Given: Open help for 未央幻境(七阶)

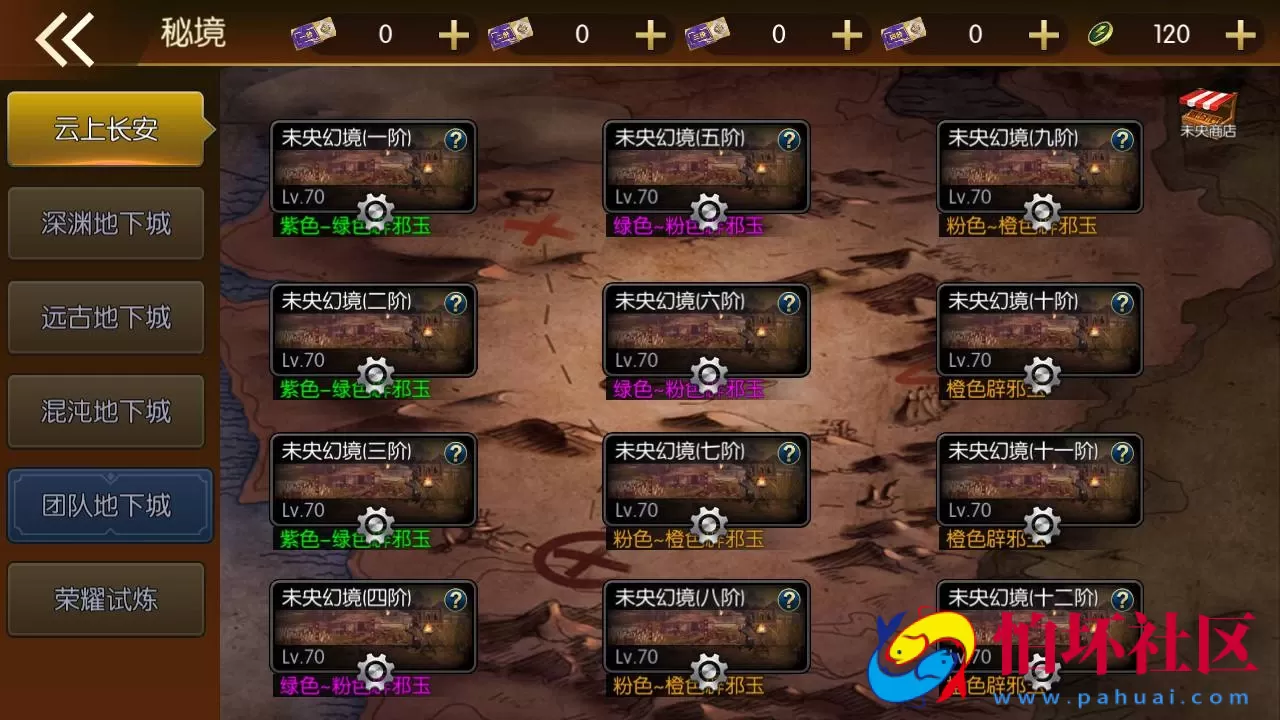Looking at the screenshot, I should click(x=789, y=453).
